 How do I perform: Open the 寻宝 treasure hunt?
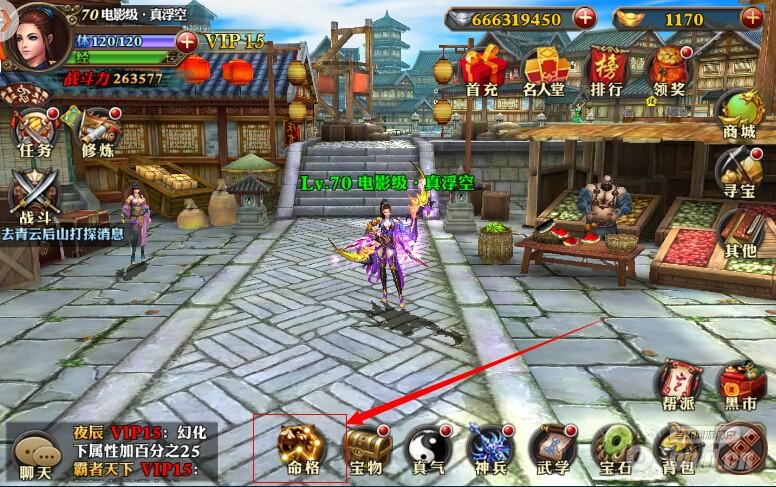pos(741,172)
